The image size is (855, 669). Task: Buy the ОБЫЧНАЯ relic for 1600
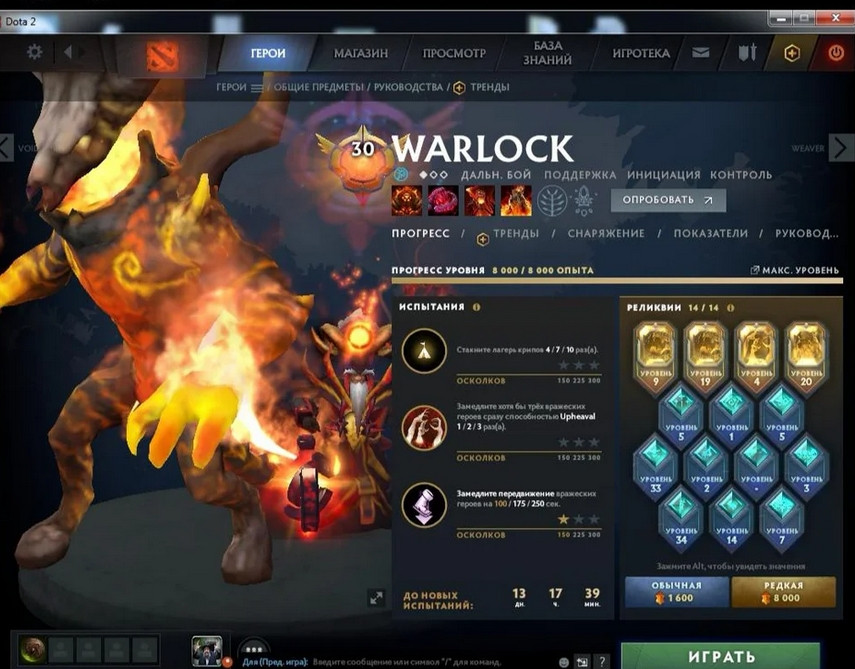(x=677, y=592)
